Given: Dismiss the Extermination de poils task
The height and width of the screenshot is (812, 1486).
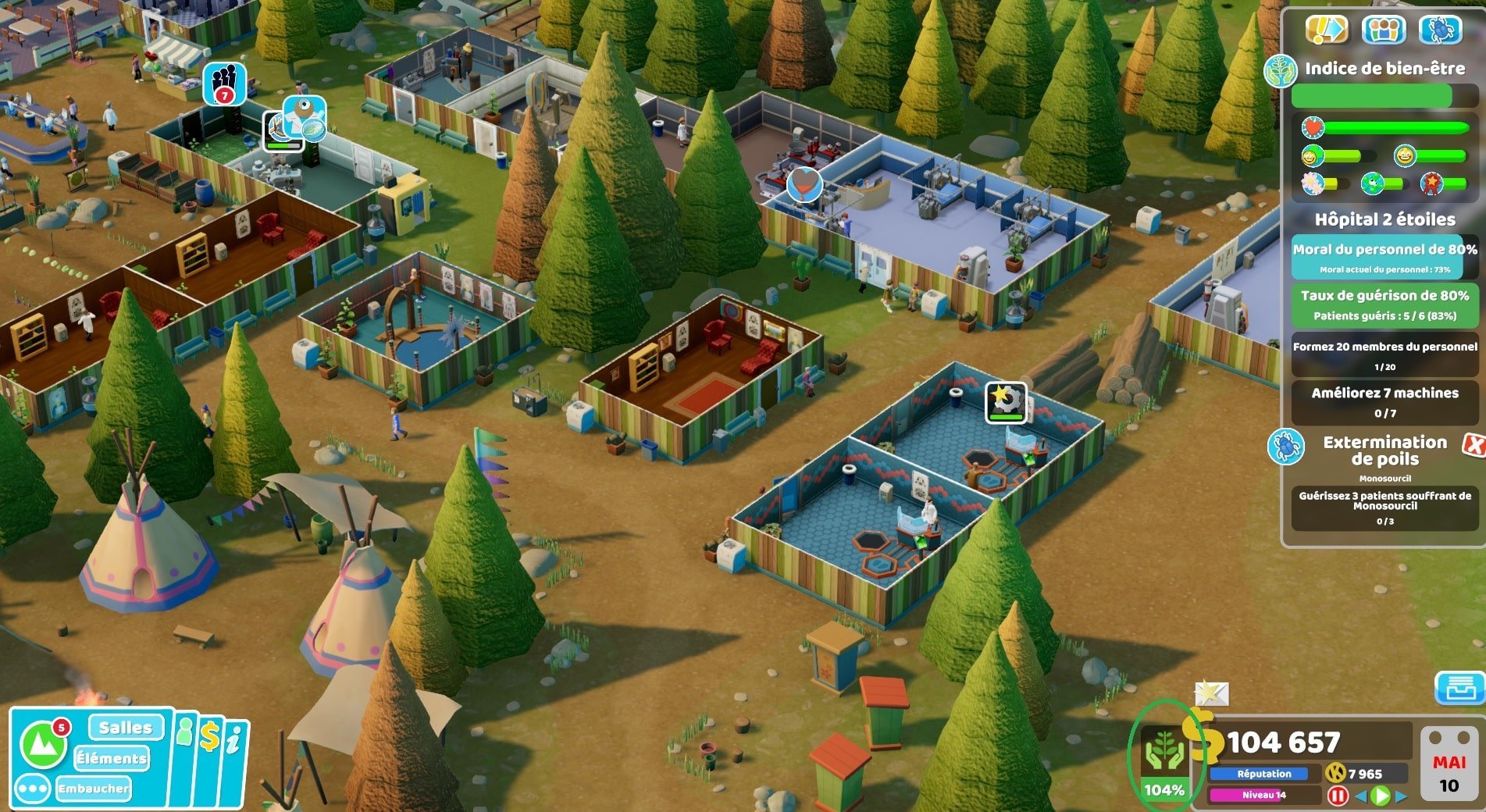Looking at the screenshot, I should click(1474, 445).
